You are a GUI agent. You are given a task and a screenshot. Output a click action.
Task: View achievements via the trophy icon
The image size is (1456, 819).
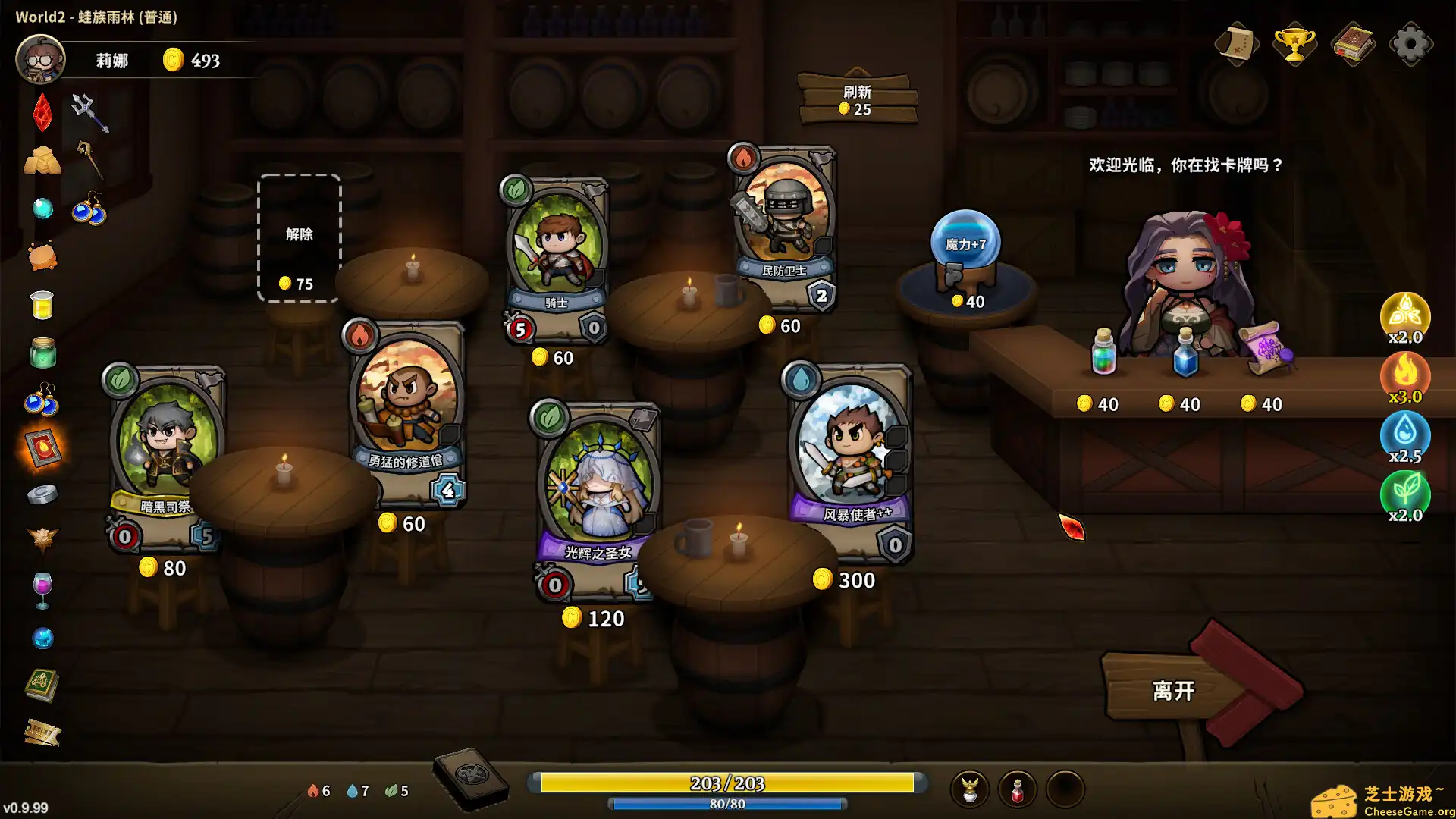[x=1294, y=43]
